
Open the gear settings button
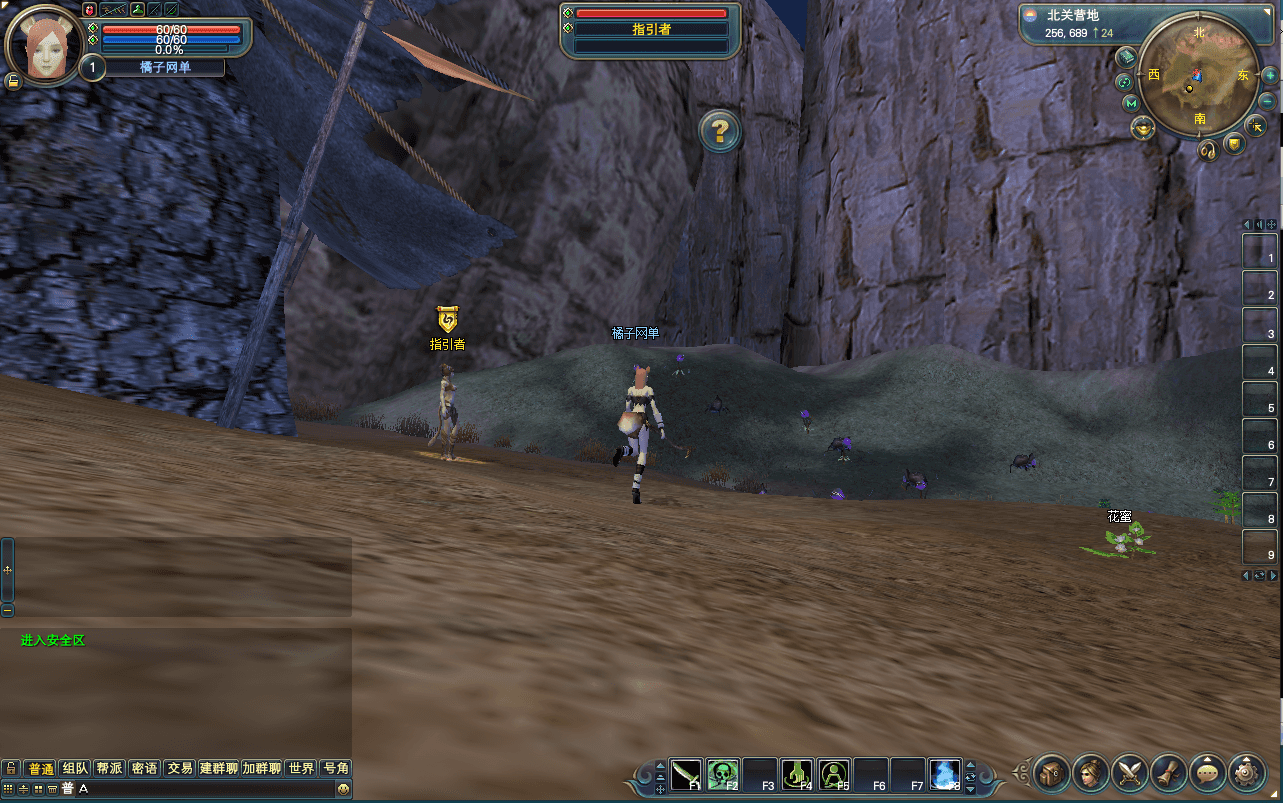(x=1247, y=772)
